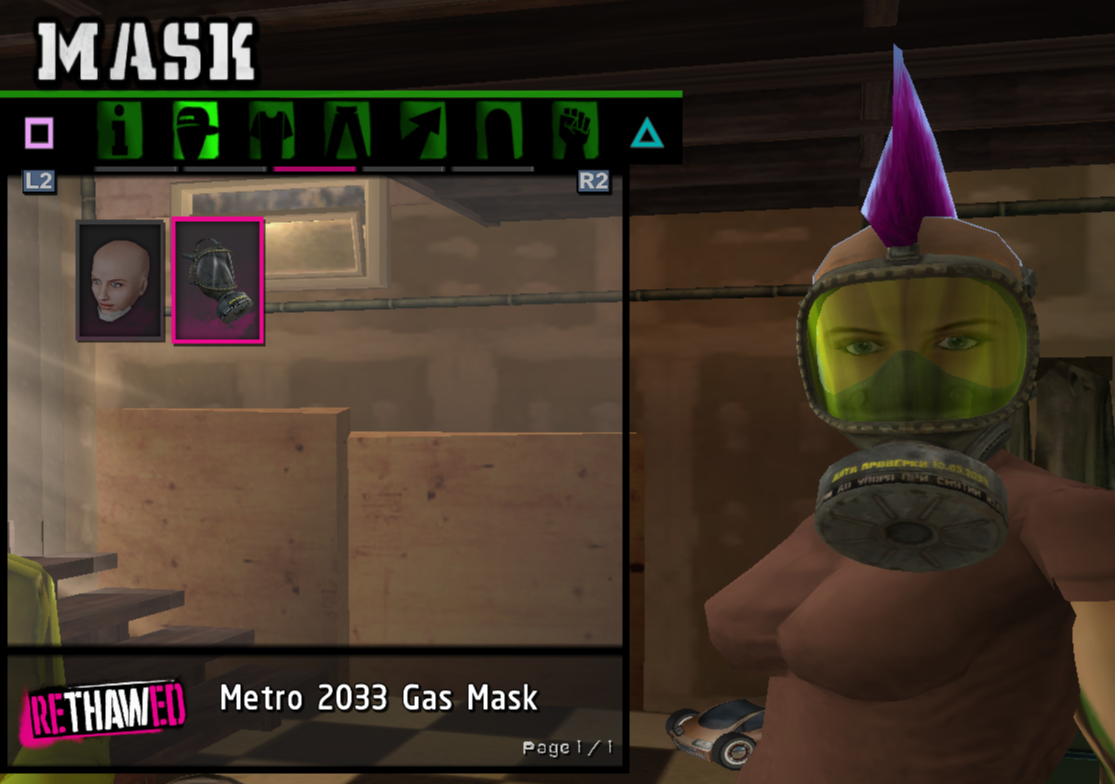Switch to the head with cap tab
The width and height of the screenshot is (1115, 784).
[x=196, y=131]
